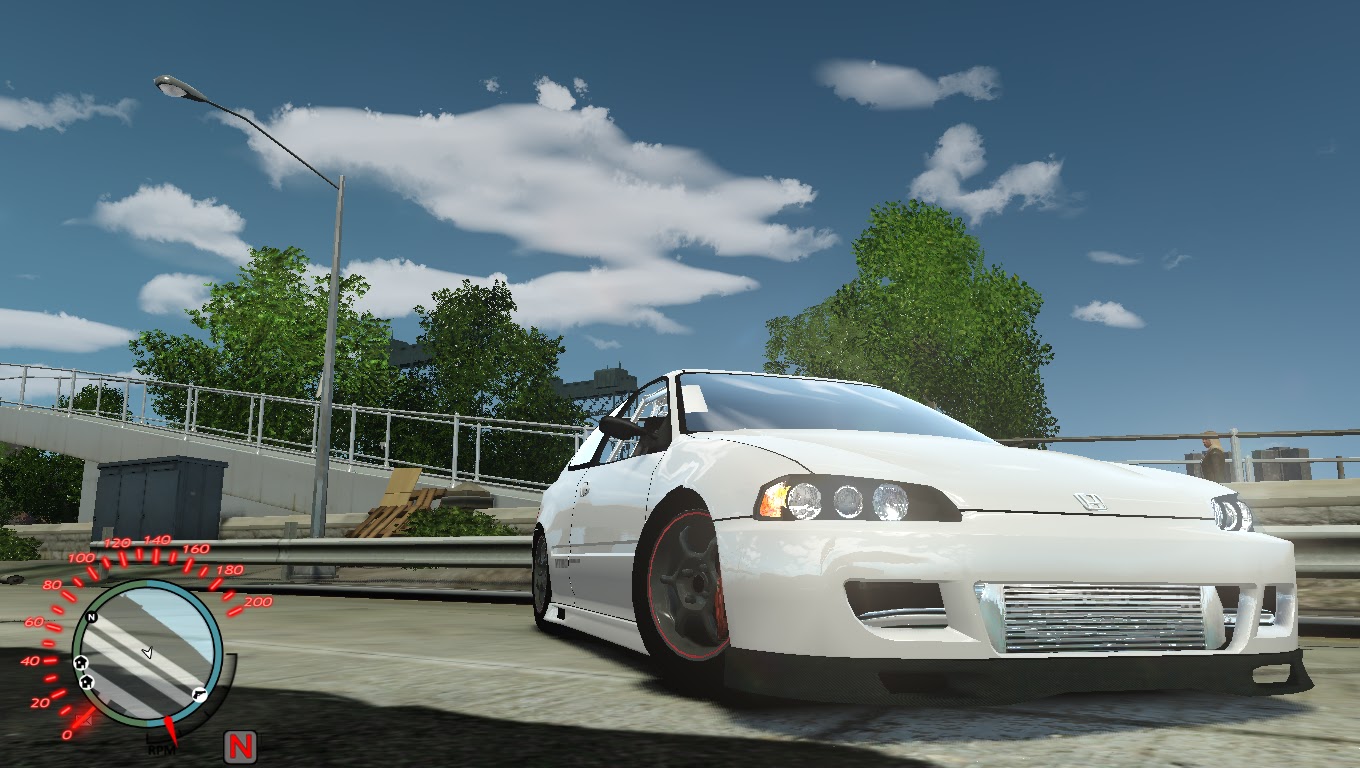Click the 80 tick on the speedometer

coord(51,586)
